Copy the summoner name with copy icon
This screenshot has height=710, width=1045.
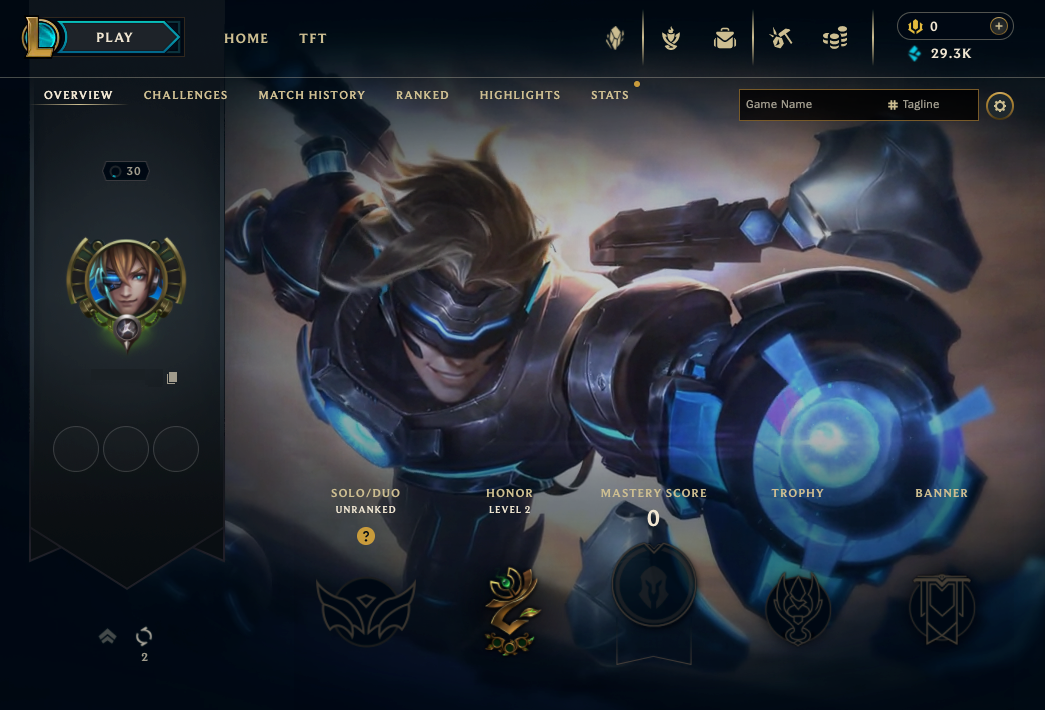tap(172, 378)
